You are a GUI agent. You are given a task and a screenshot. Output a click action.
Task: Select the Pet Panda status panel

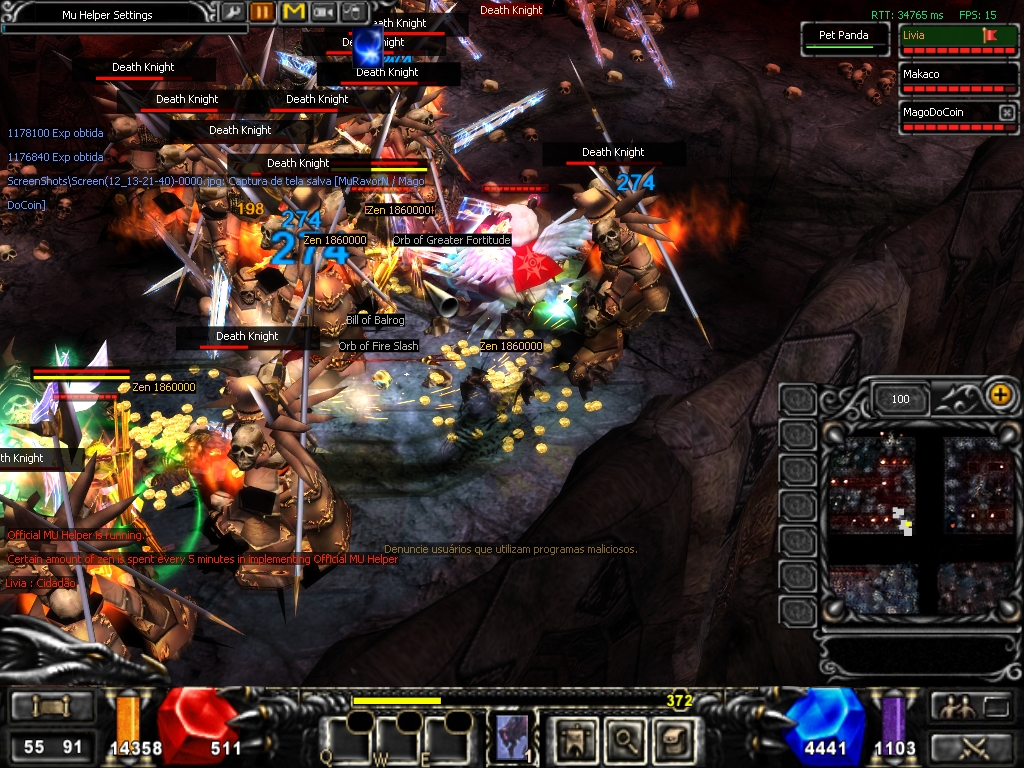[844, 37]
